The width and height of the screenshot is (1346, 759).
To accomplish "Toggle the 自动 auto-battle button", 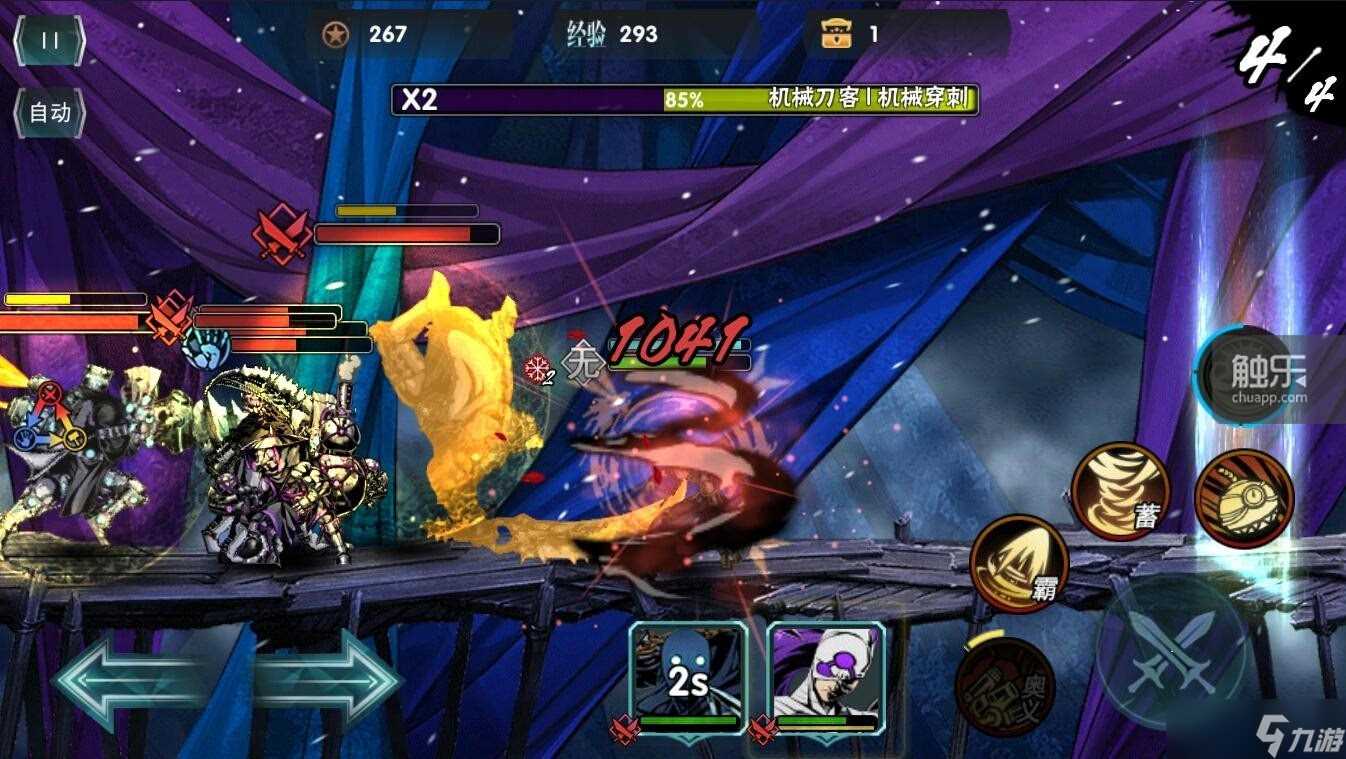I will tap(49, 113).
